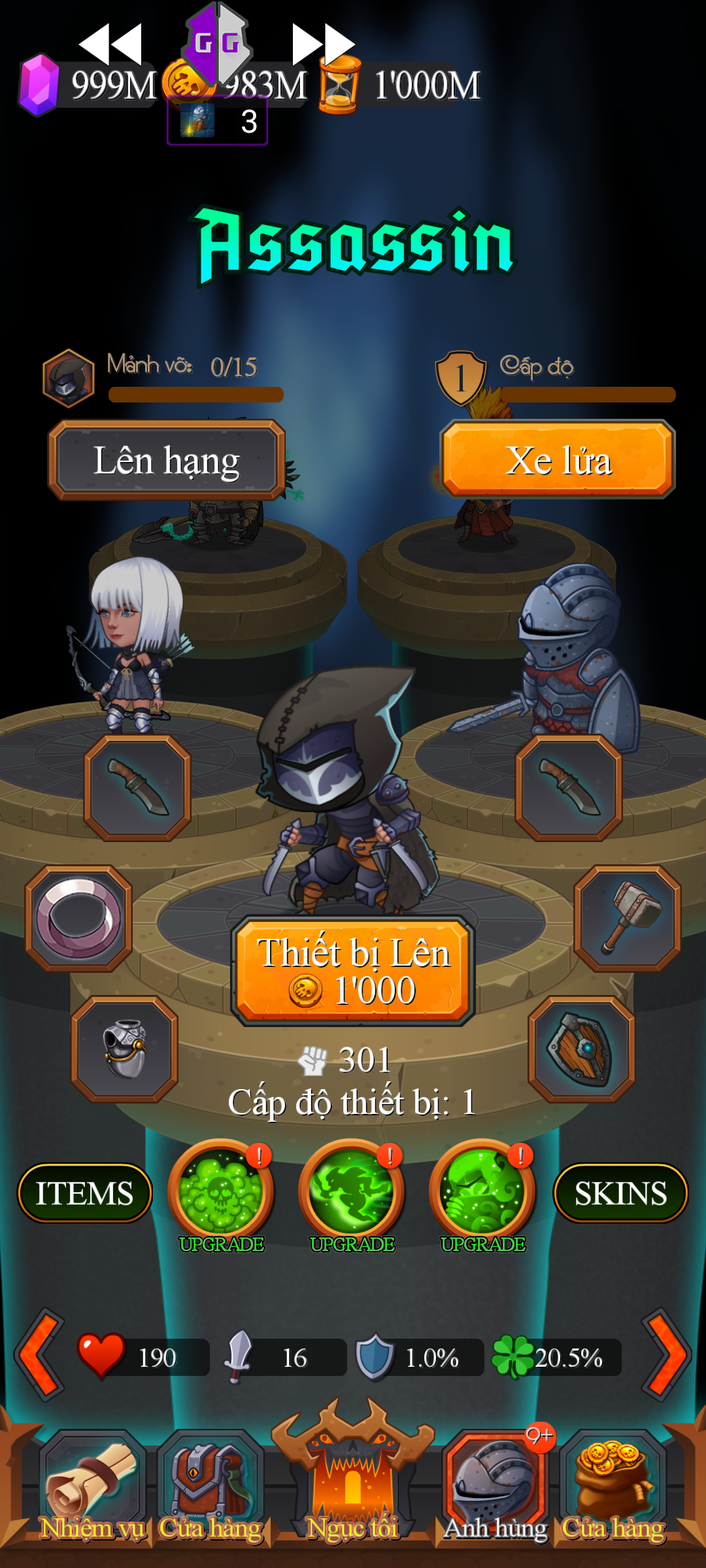Viewport: 706px width, 1568px height.
Task: Upgrade the poison skull cloud skill
Action: pyautogui.click(x=221, y=1192)
